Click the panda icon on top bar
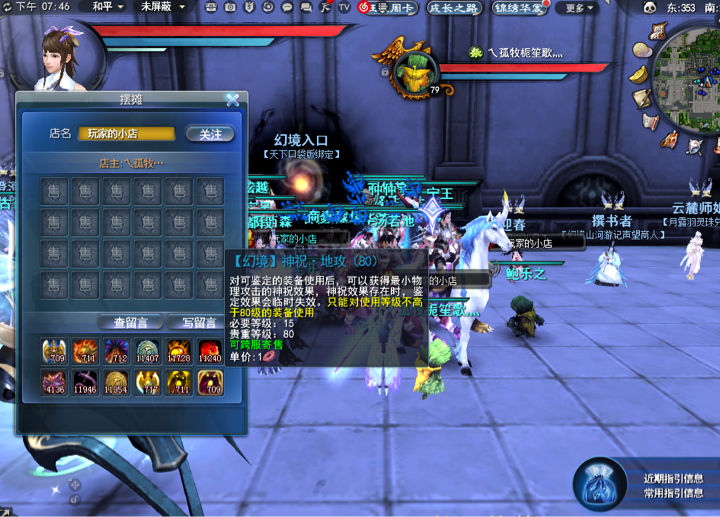This screenshot has height=517, width=720. [x=649, y=7]
